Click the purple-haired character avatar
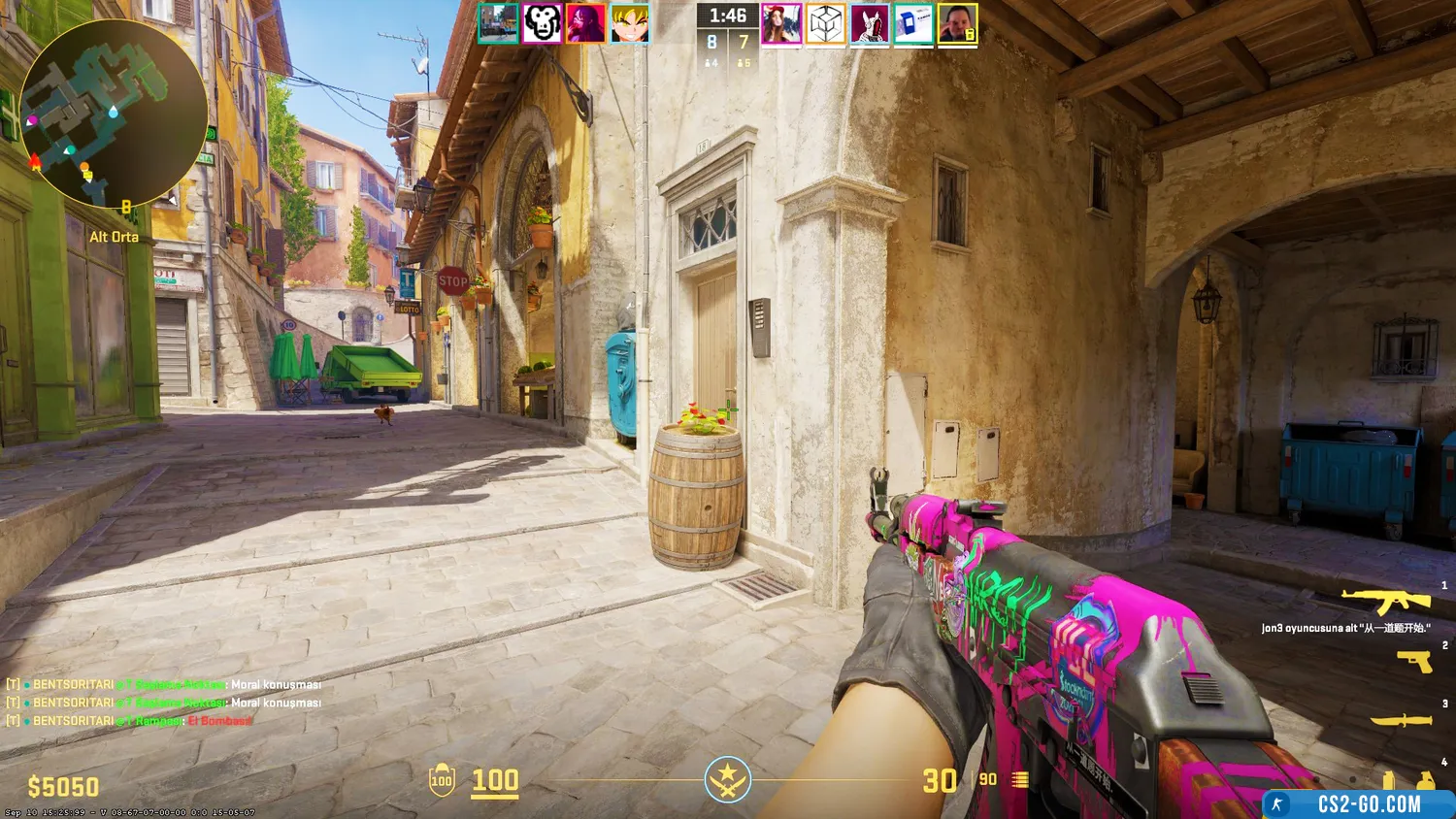 pos(585,23)
